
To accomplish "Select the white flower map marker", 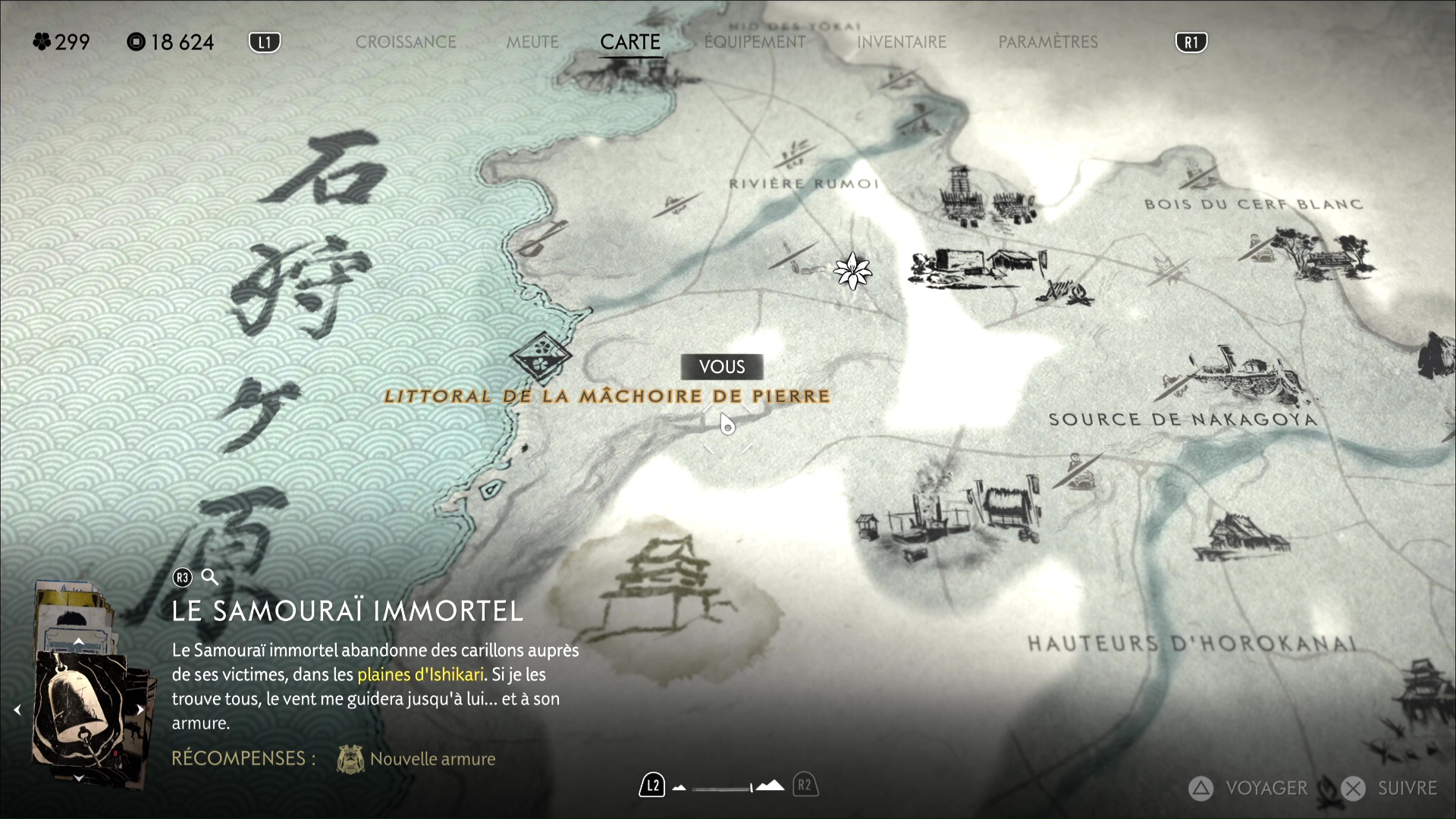I will (852, 271).
